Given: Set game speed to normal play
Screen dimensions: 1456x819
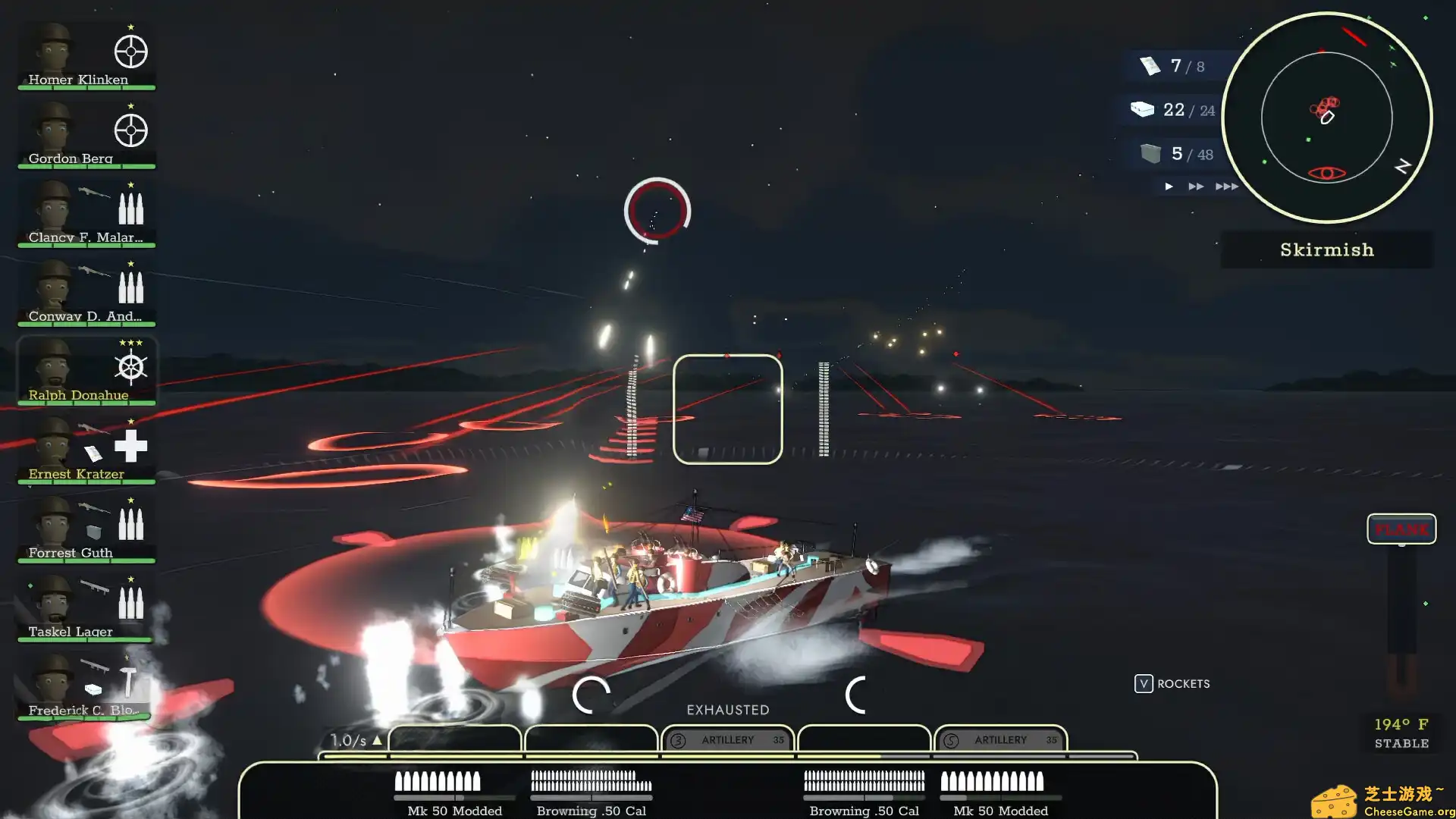Looking at the screenshot, I should coord(1169,187).
